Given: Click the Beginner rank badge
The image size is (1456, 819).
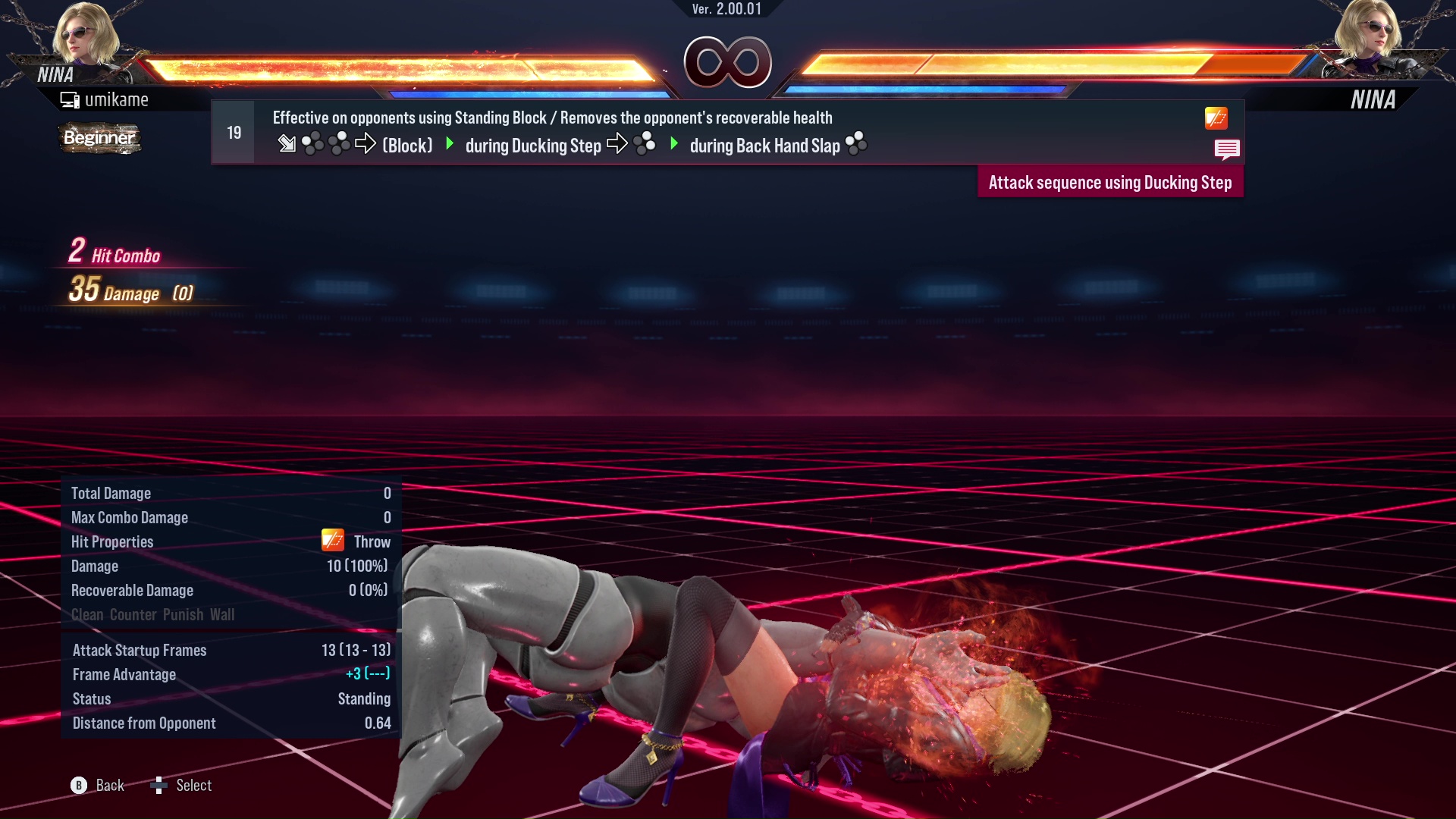Looking at the screenshot, I should pyautogui.click(x=99, y=138).
